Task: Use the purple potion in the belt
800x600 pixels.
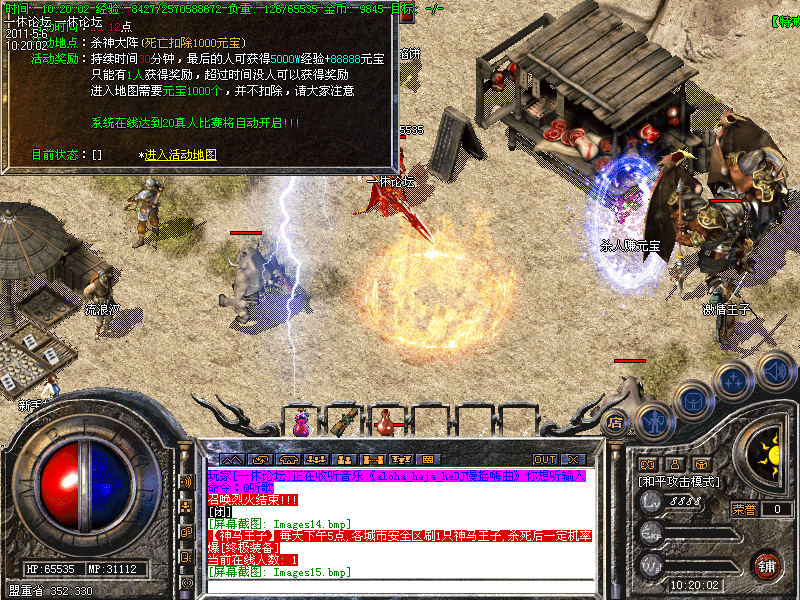Action: point(301,424)
